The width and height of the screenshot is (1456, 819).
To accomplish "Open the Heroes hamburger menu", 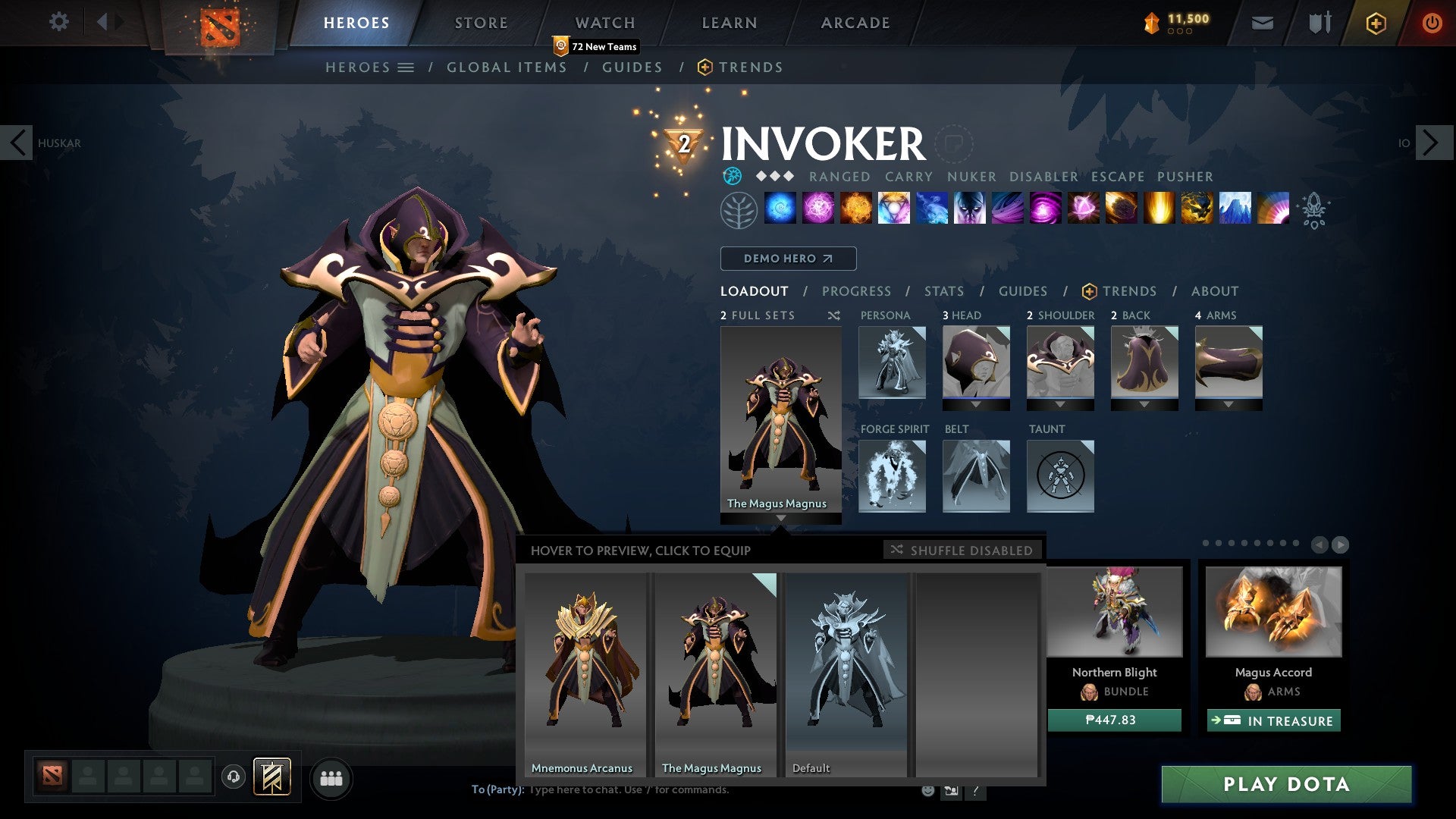I will click(x=406, y=67).
